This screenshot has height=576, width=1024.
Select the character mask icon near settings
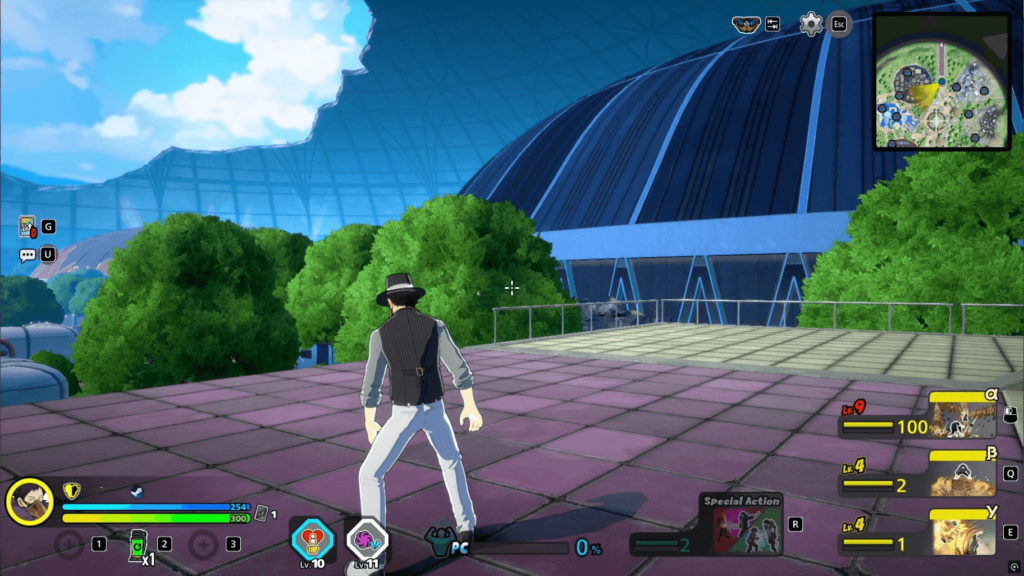click(x=746, y=24)
